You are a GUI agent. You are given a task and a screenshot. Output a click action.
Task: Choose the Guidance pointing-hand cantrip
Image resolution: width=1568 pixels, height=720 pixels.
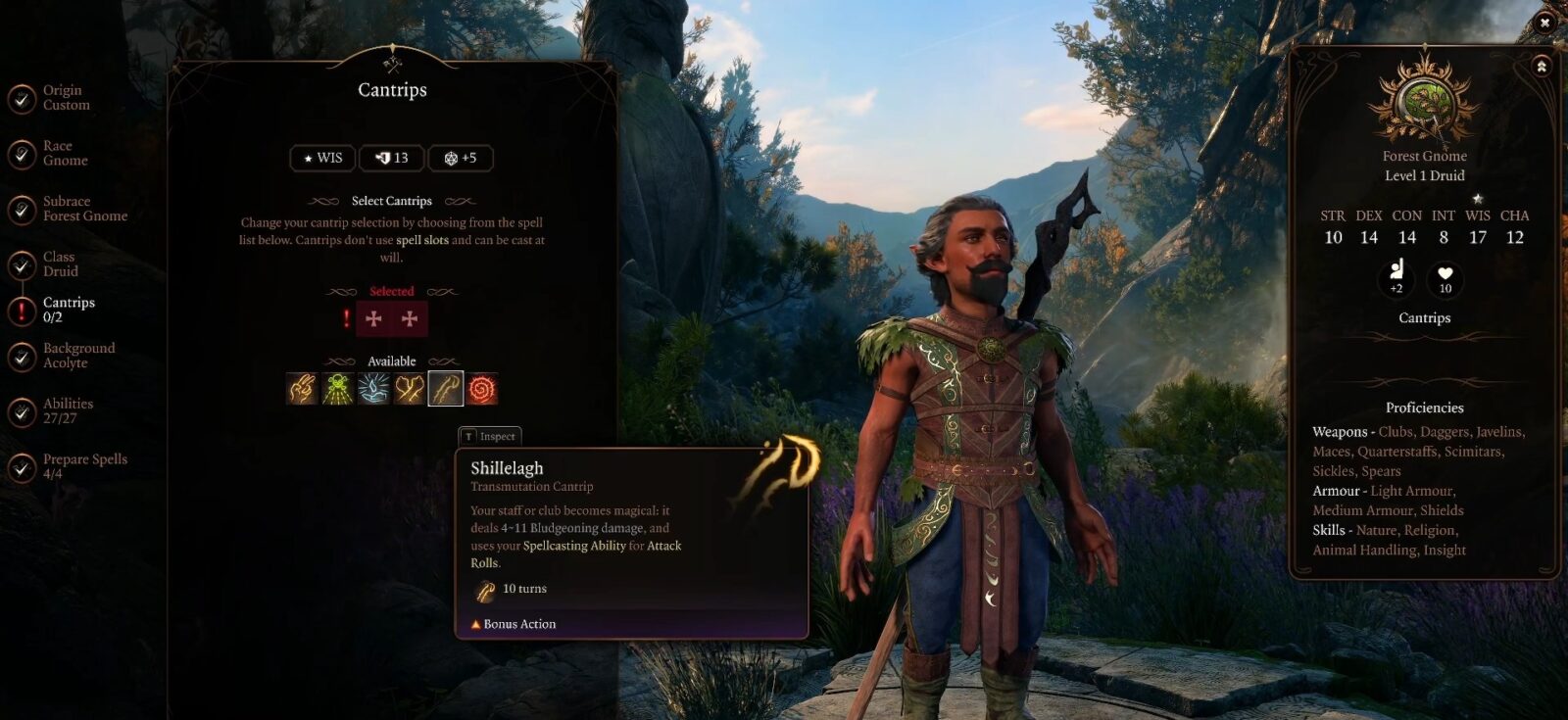pyautogui.click(x=302, y=389)
